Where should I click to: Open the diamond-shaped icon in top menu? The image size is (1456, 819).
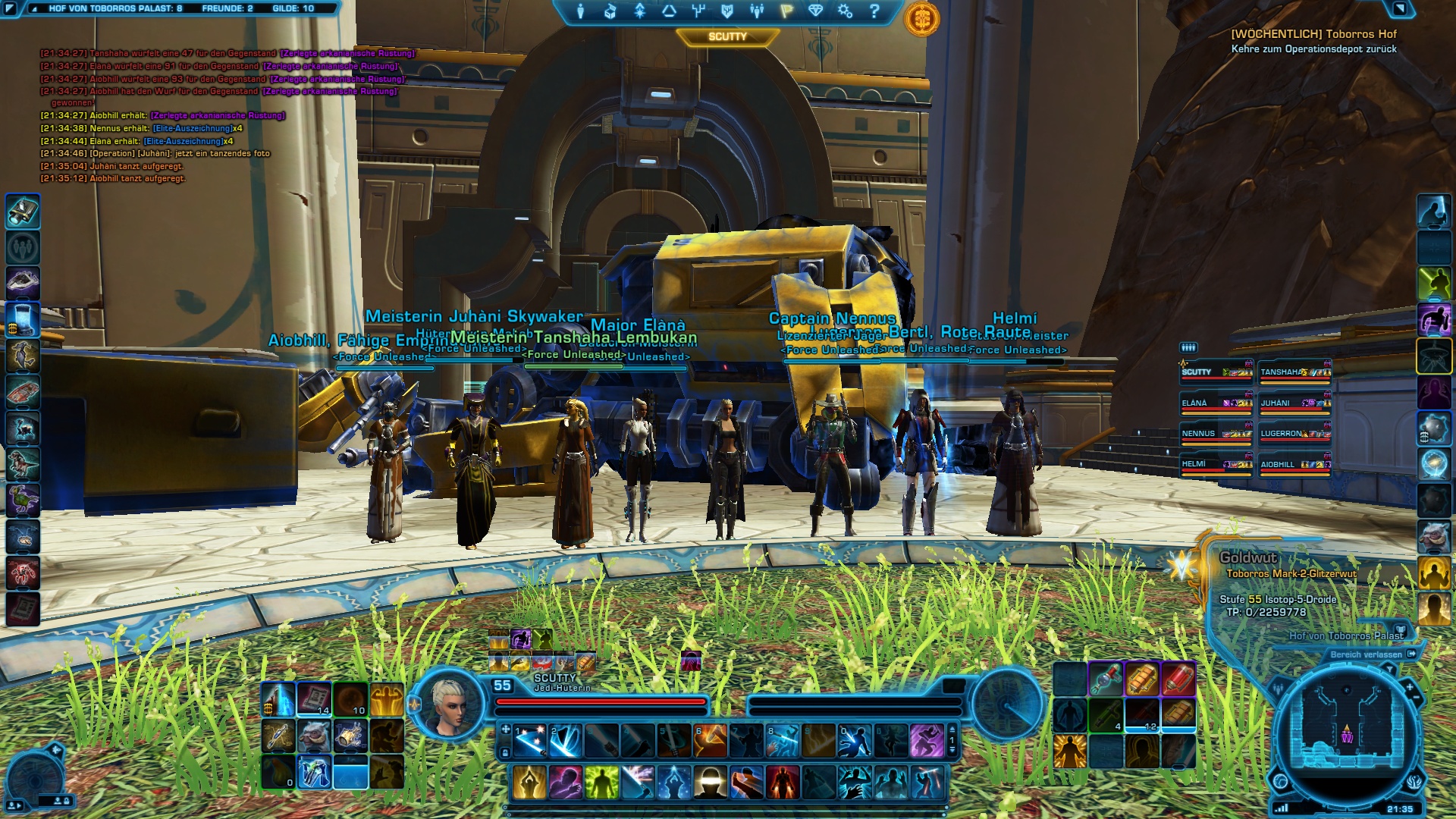pyautogui.click(x=815, y=11)
